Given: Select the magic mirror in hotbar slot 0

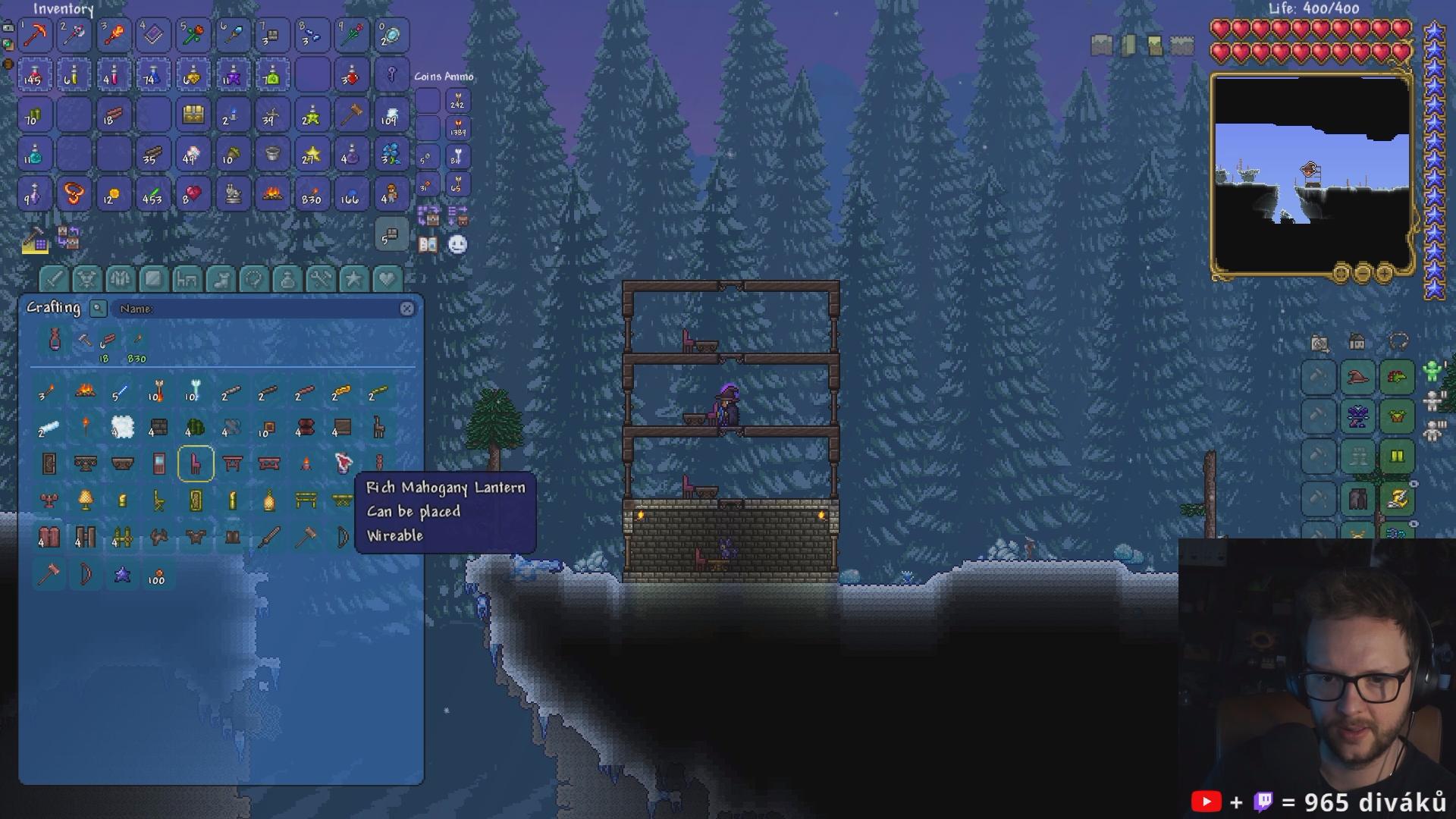Looking at the screenshot, I should pos(391,35).
